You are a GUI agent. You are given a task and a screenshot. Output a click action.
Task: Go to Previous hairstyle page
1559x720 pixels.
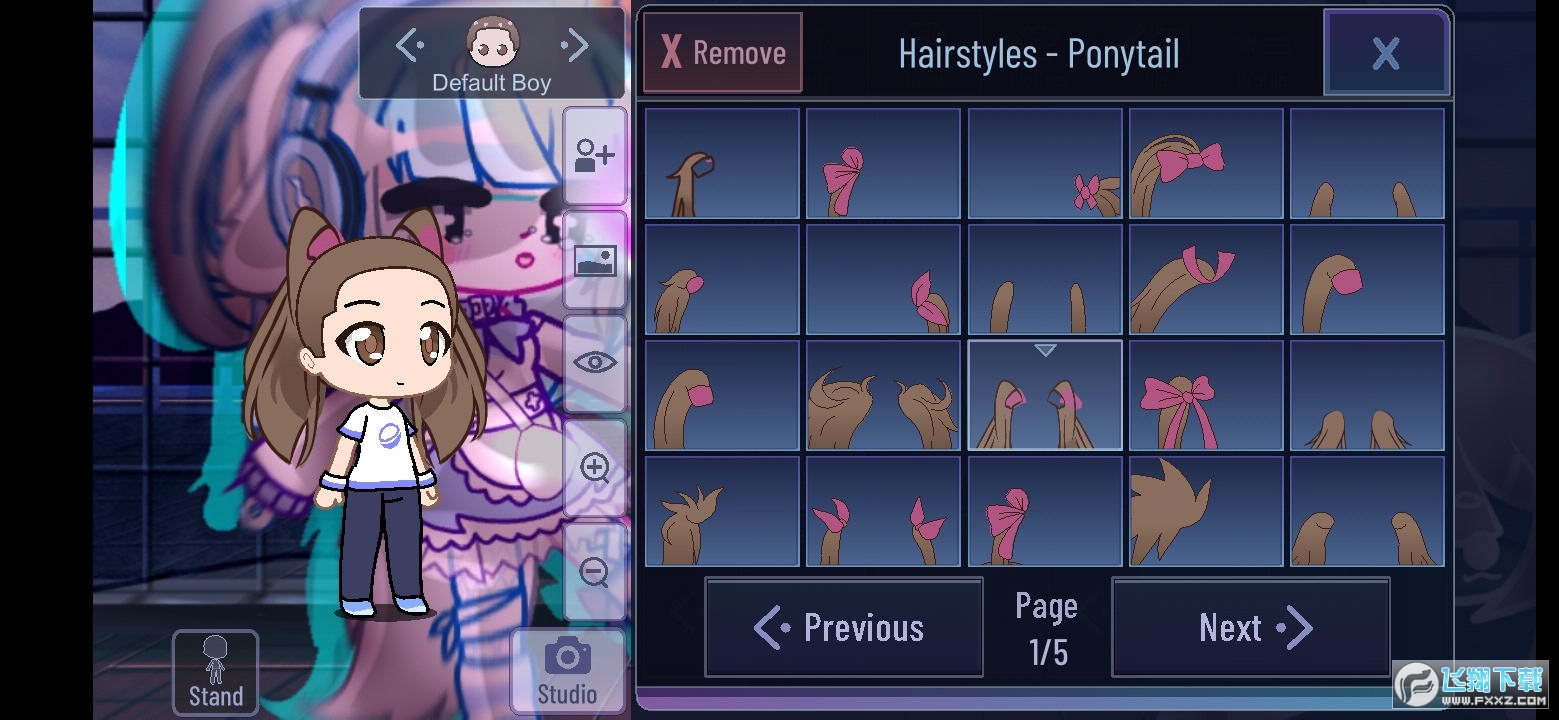click(x=842, y=627)
